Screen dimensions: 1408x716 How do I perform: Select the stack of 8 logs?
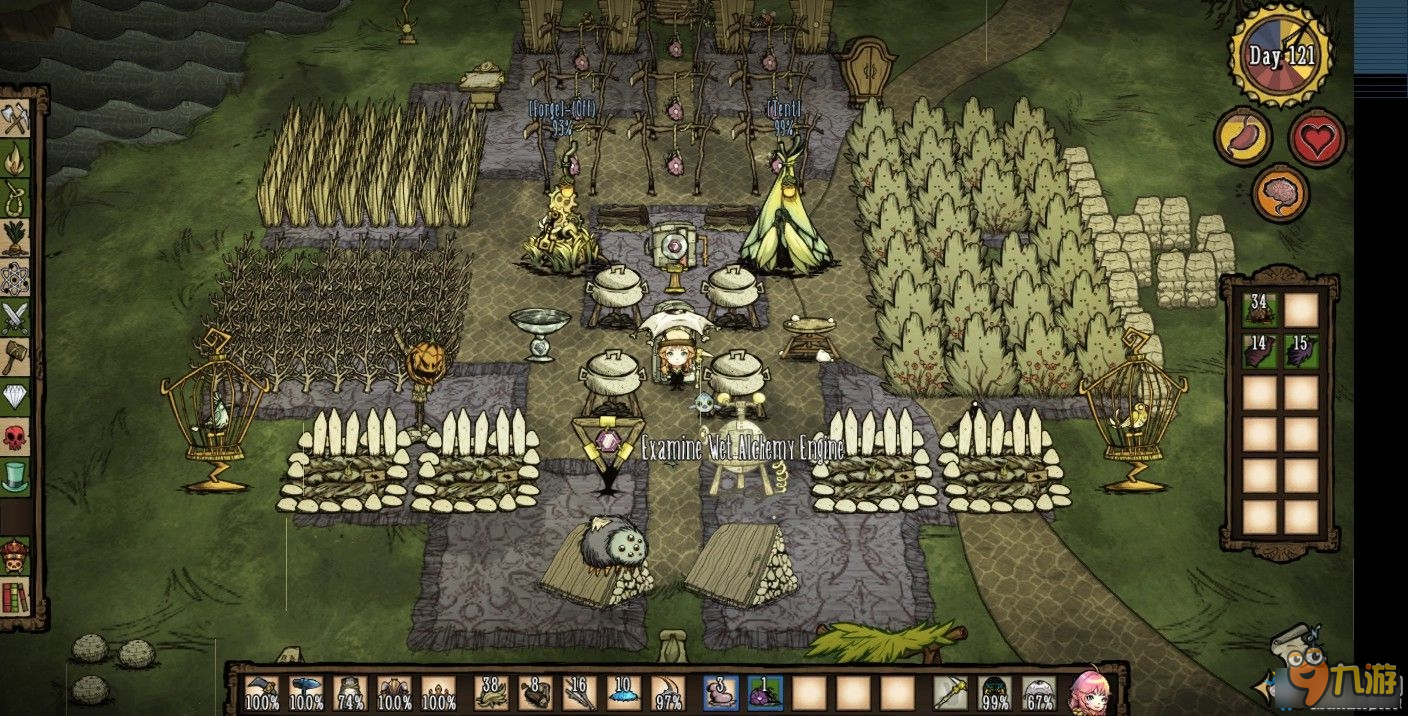pos(536,692)
